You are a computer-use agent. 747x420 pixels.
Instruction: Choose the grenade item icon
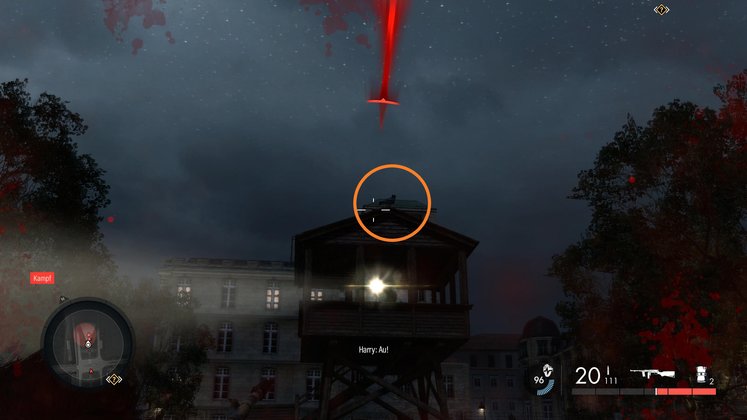click(x=701, y=374)
